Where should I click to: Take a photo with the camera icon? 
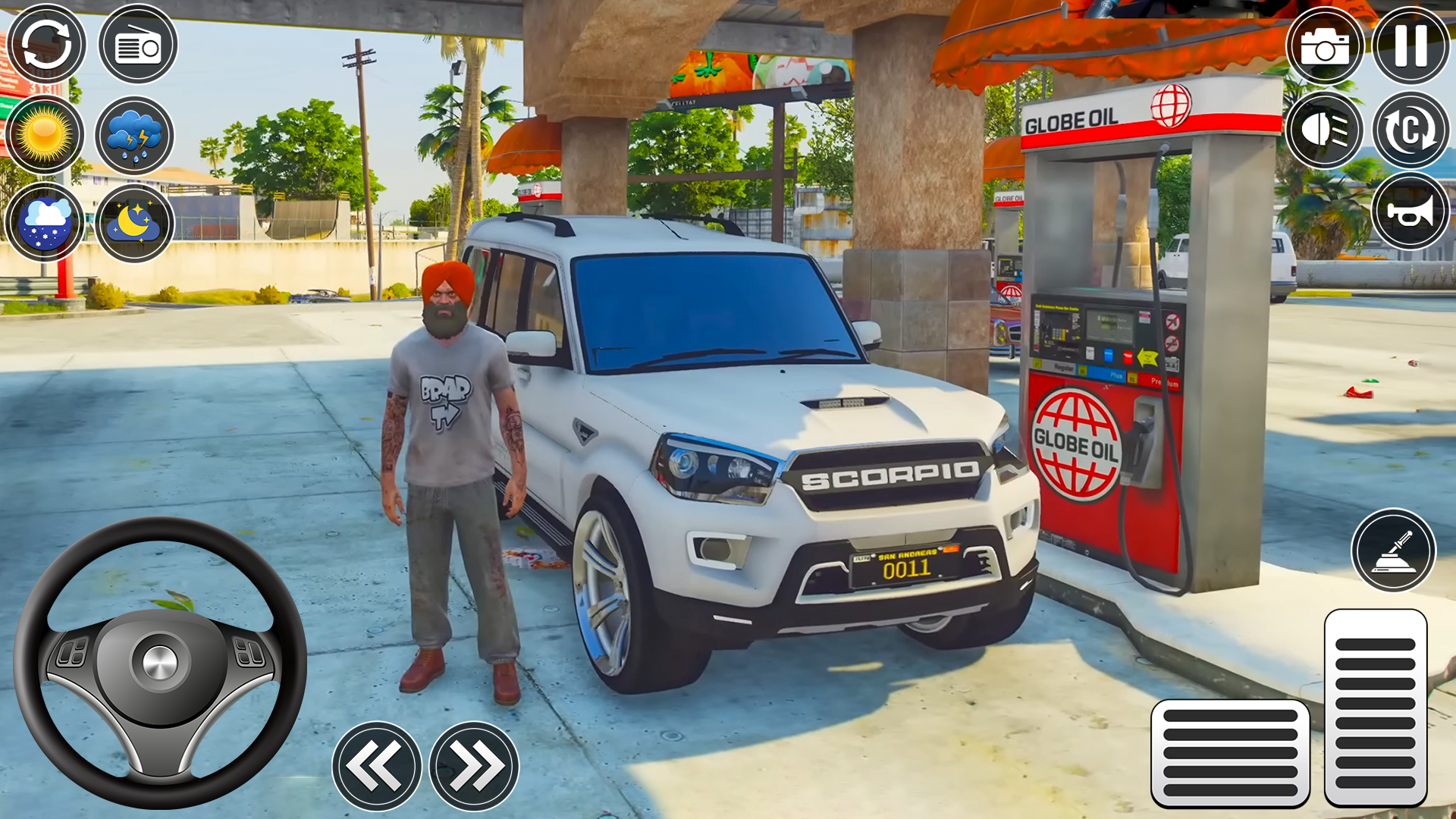(x=1326, y=45)
